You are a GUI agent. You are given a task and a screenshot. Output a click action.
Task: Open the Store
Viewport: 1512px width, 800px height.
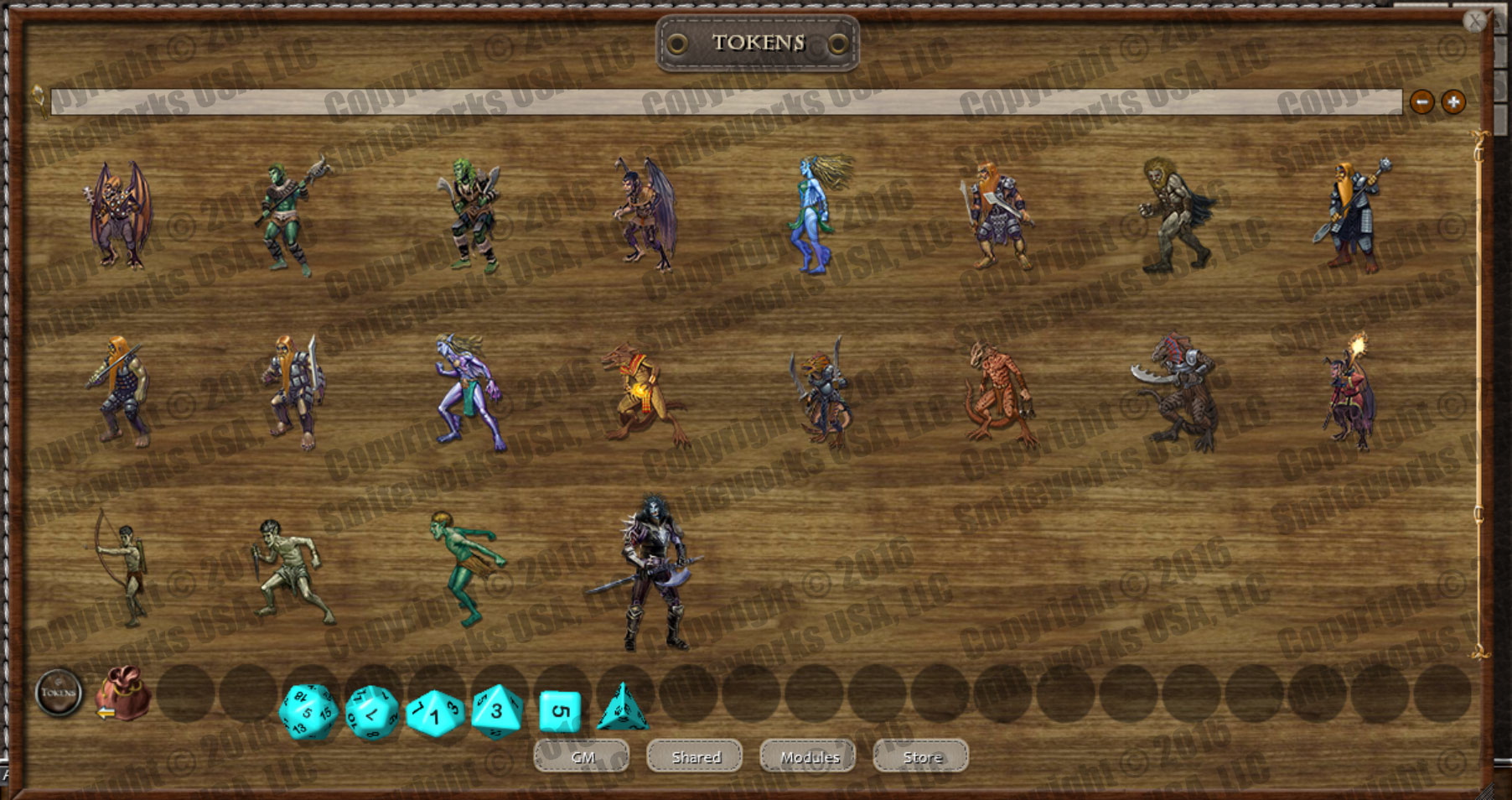pyautogui.click(x=919, y=756)
